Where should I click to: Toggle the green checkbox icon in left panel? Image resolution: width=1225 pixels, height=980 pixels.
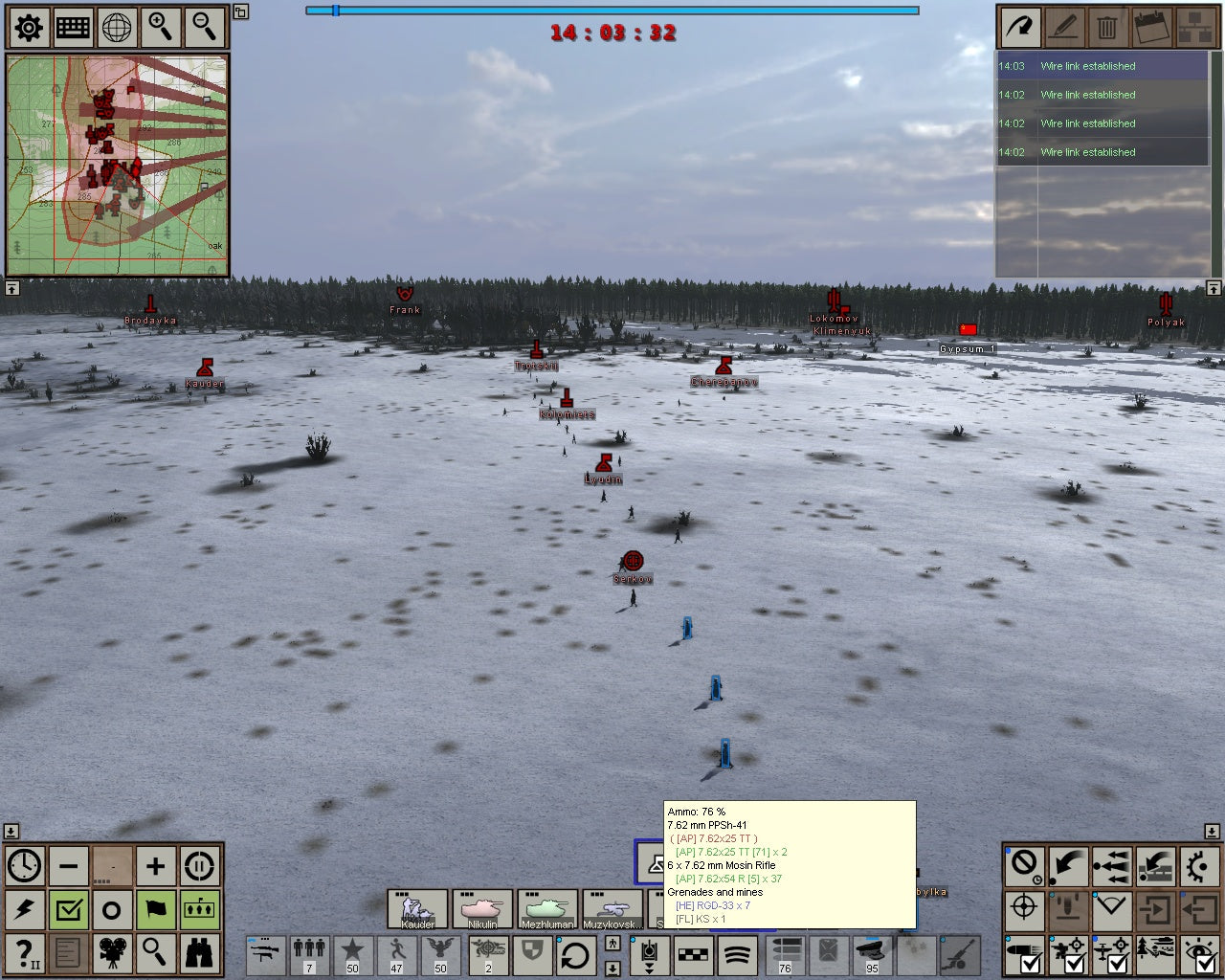[x=68, y=910]
